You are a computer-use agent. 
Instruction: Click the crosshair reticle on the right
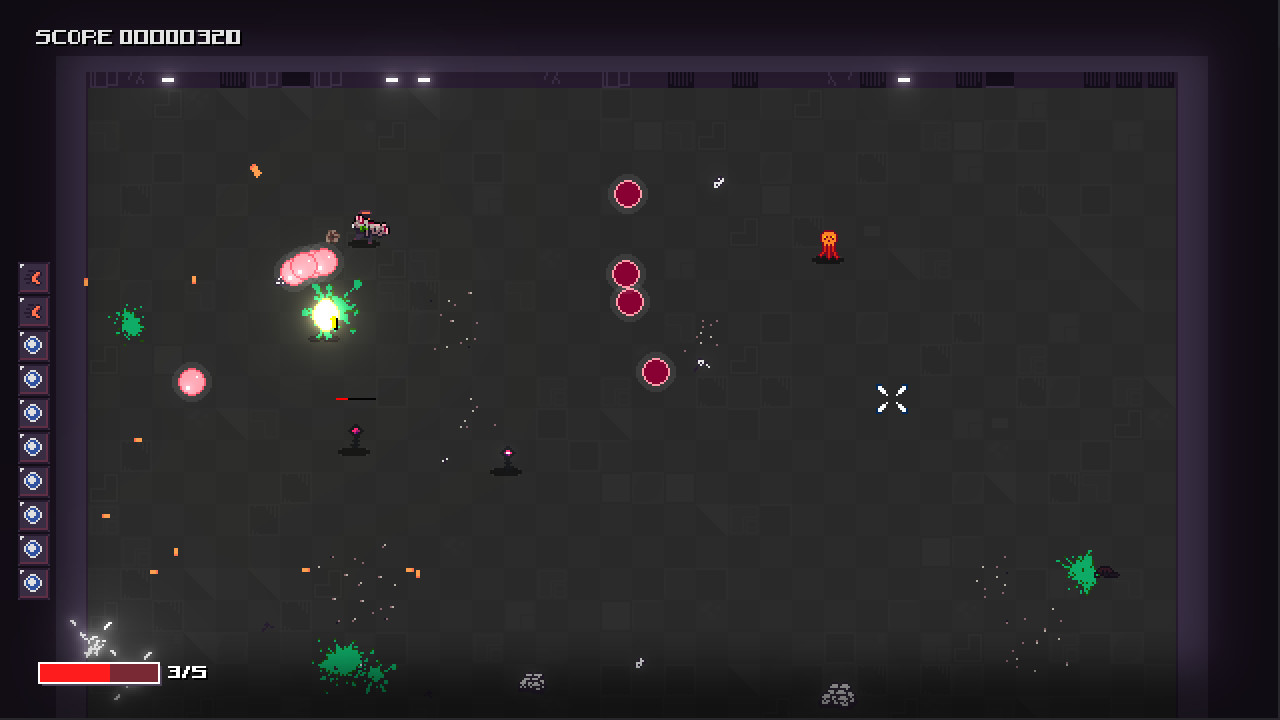(x=890, y=399)
